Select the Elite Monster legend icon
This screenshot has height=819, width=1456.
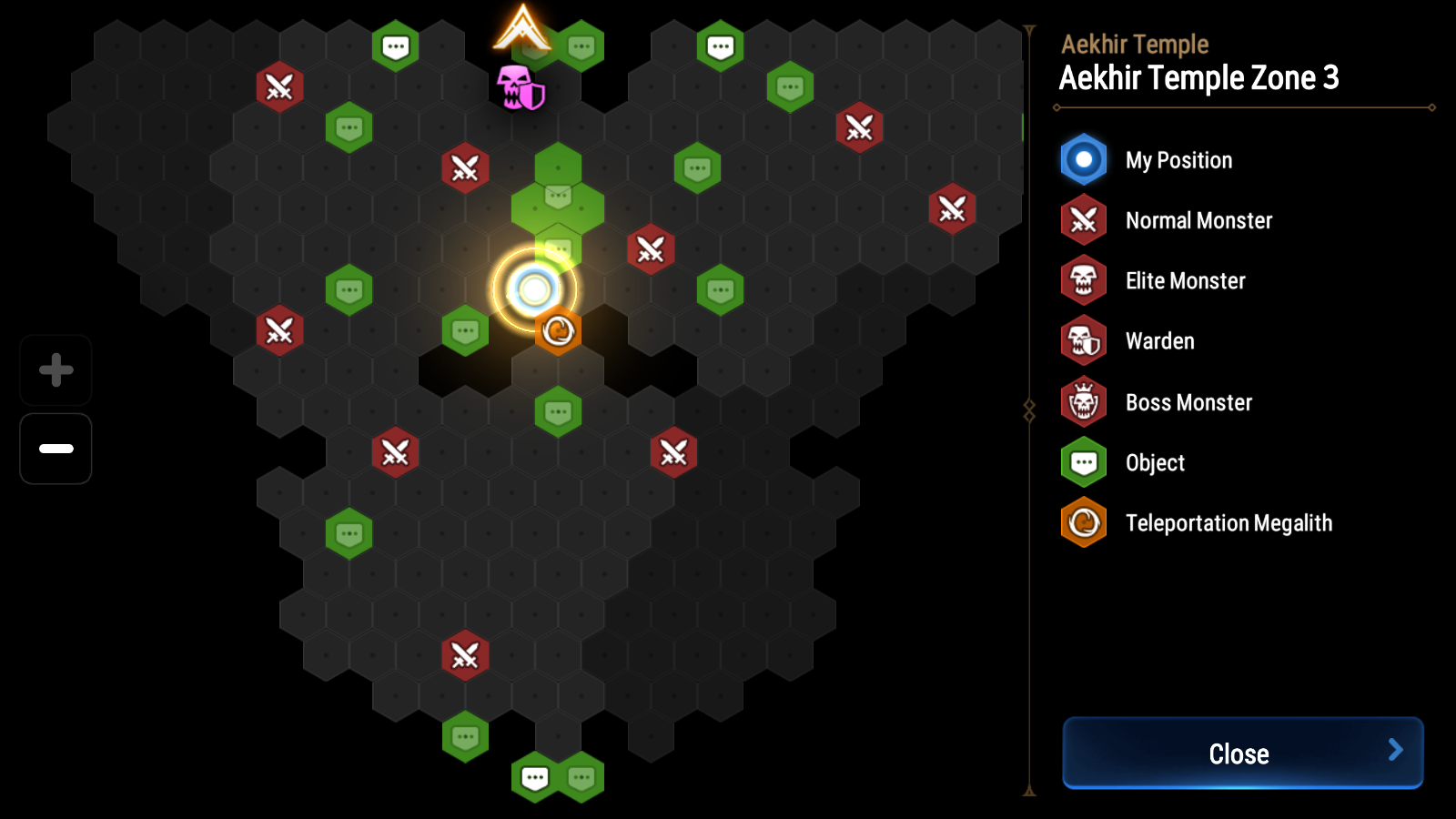1084,280
